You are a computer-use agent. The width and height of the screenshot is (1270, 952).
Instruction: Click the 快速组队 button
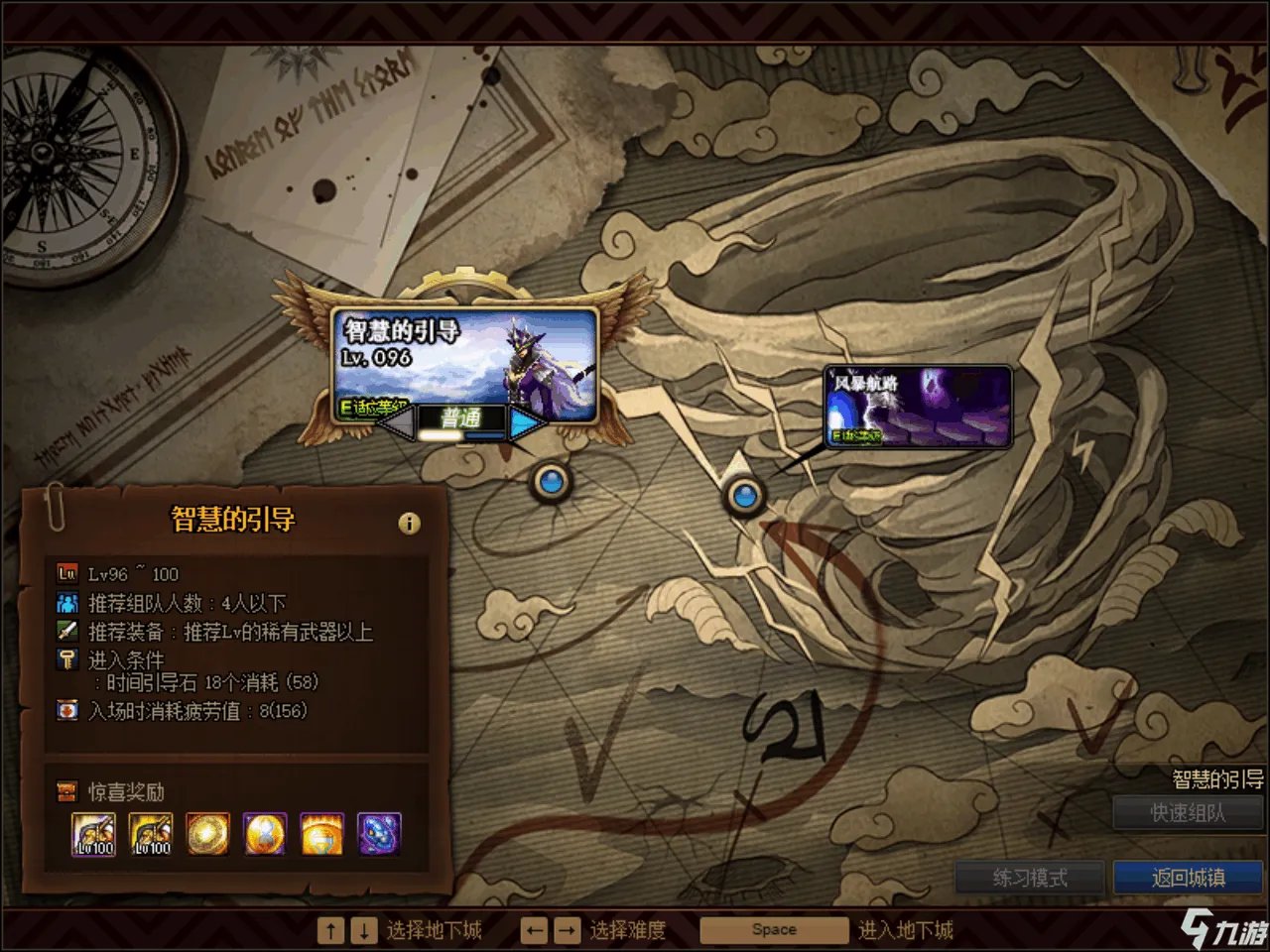coord(1188,814)
